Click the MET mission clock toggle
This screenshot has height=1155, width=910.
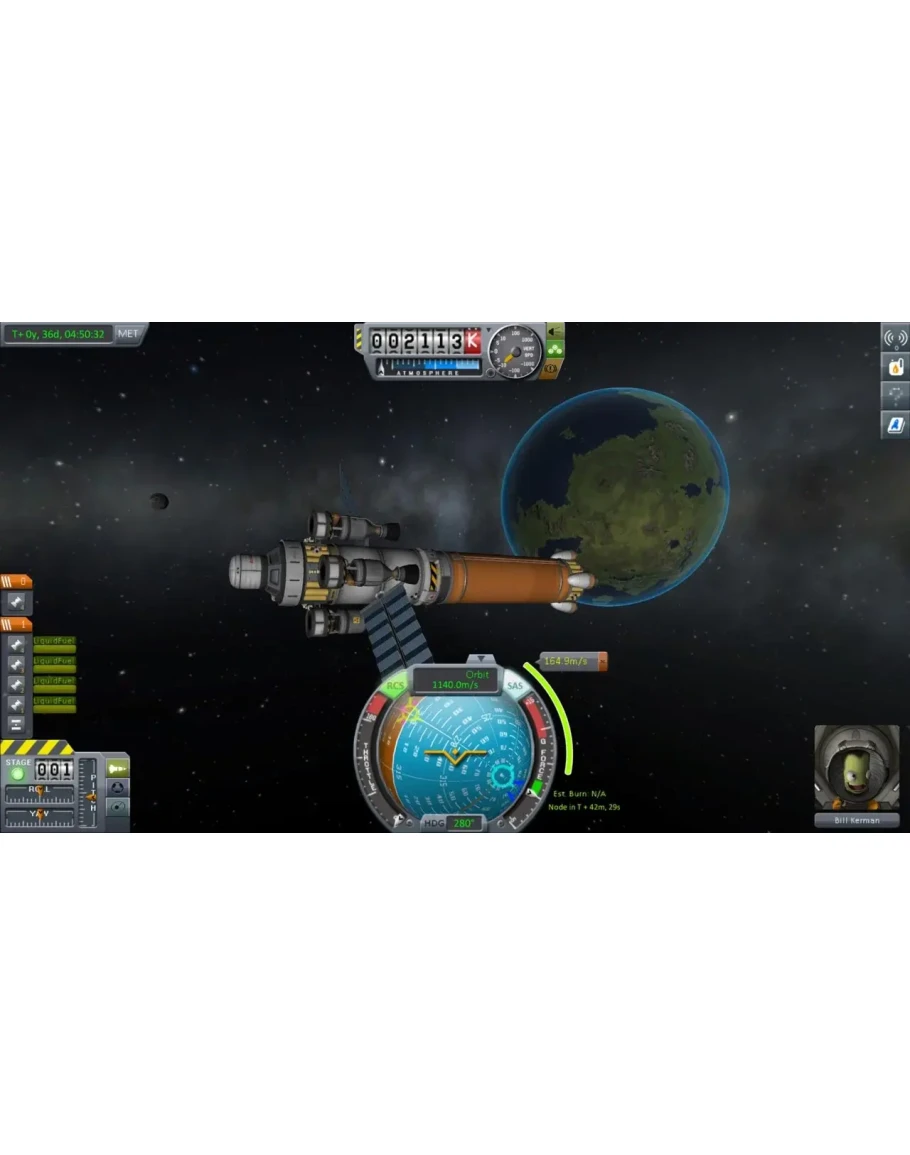[130, 334]
